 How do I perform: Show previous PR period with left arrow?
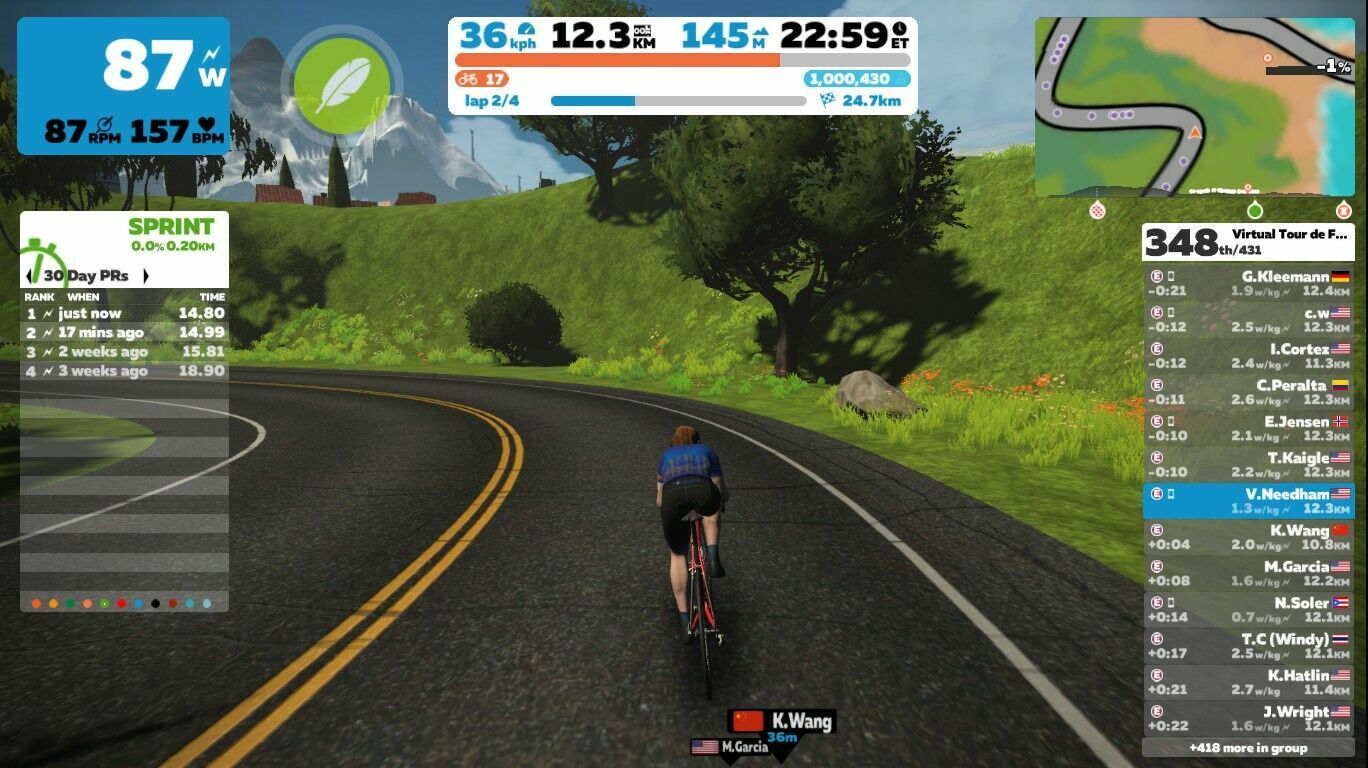(30, 276)
